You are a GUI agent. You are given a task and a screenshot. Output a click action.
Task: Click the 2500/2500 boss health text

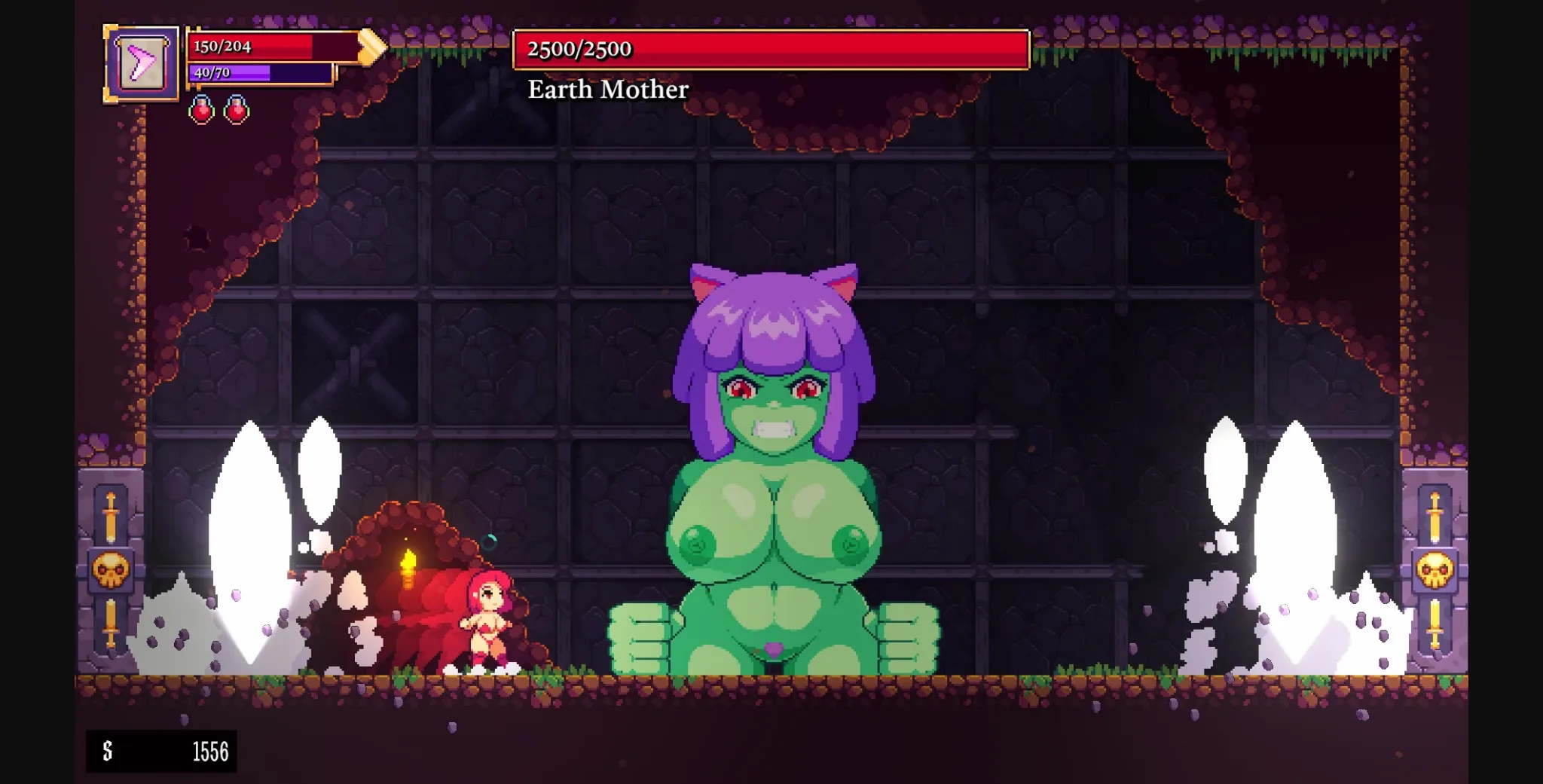tap(580, 50)
